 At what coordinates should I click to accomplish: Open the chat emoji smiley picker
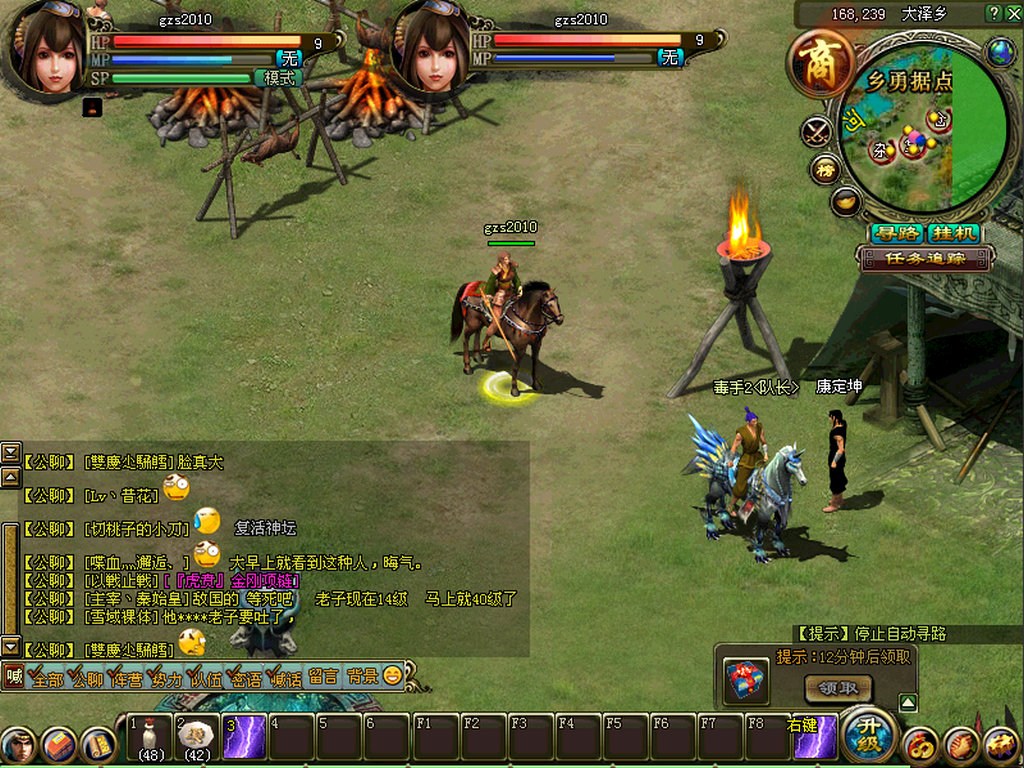click(x=393, y=676)
